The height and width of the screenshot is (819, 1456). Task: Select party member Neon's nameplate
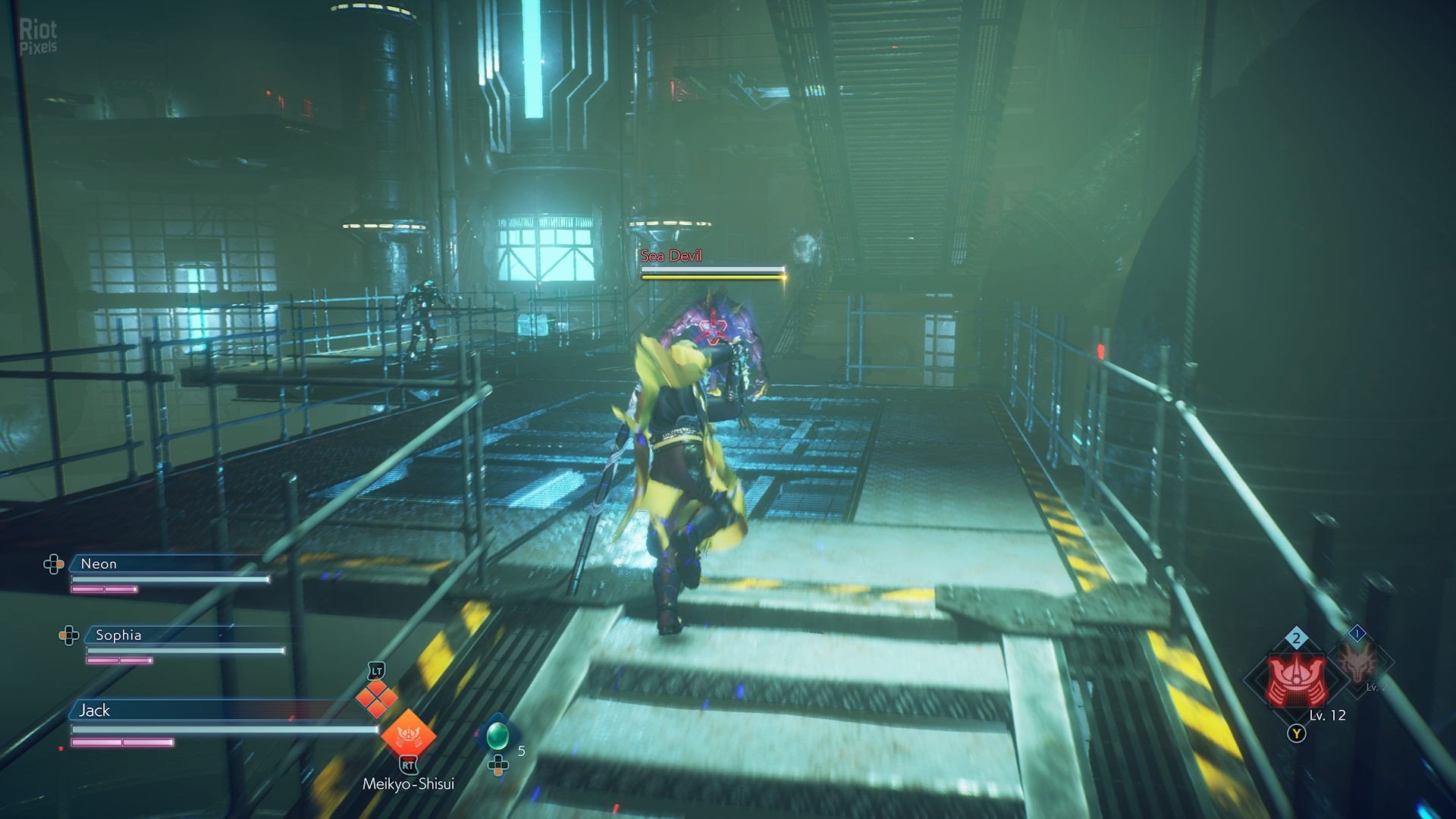(x=99, y=564)
